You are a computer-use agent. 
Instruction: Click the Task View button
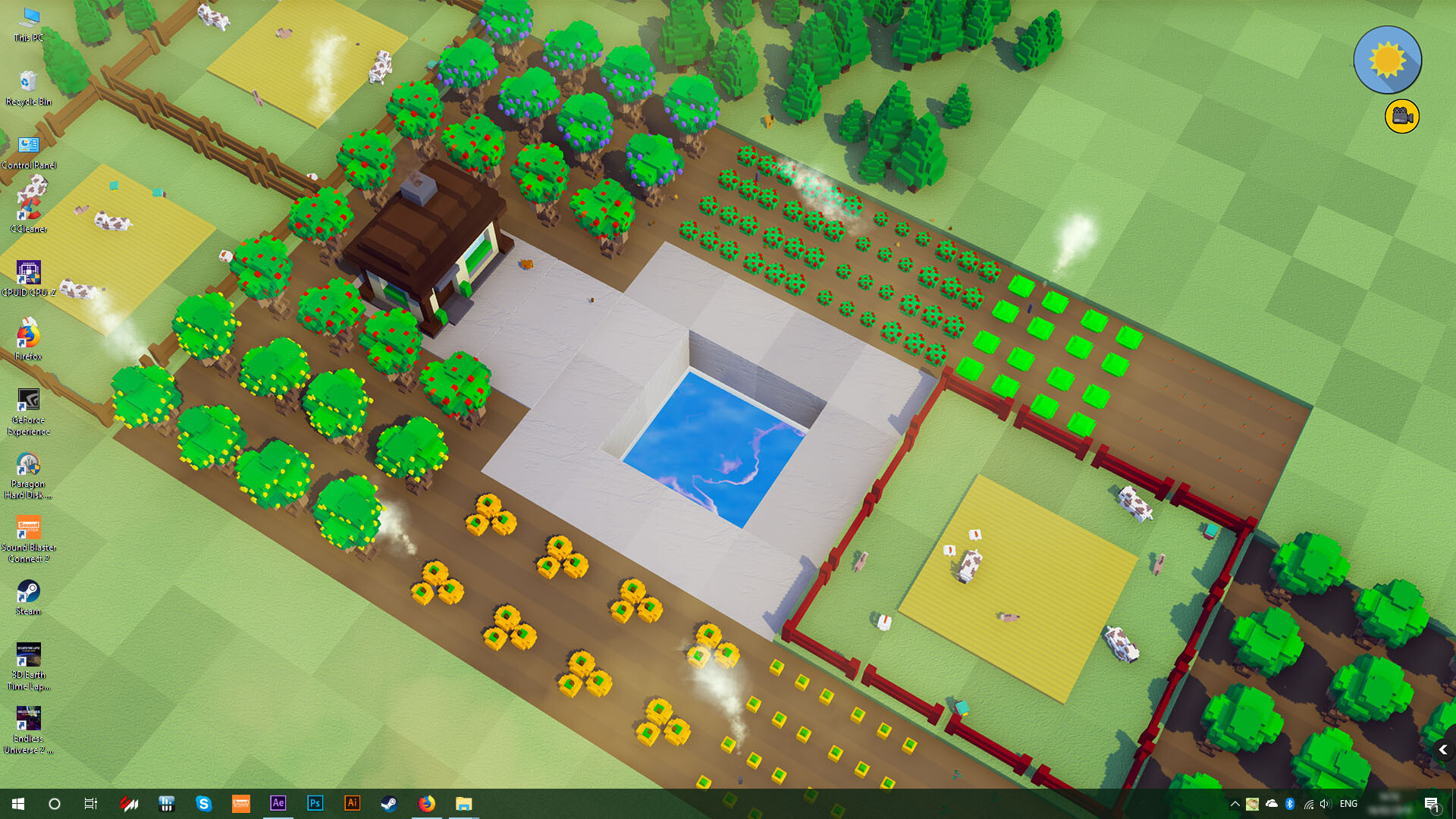[90, 803]
